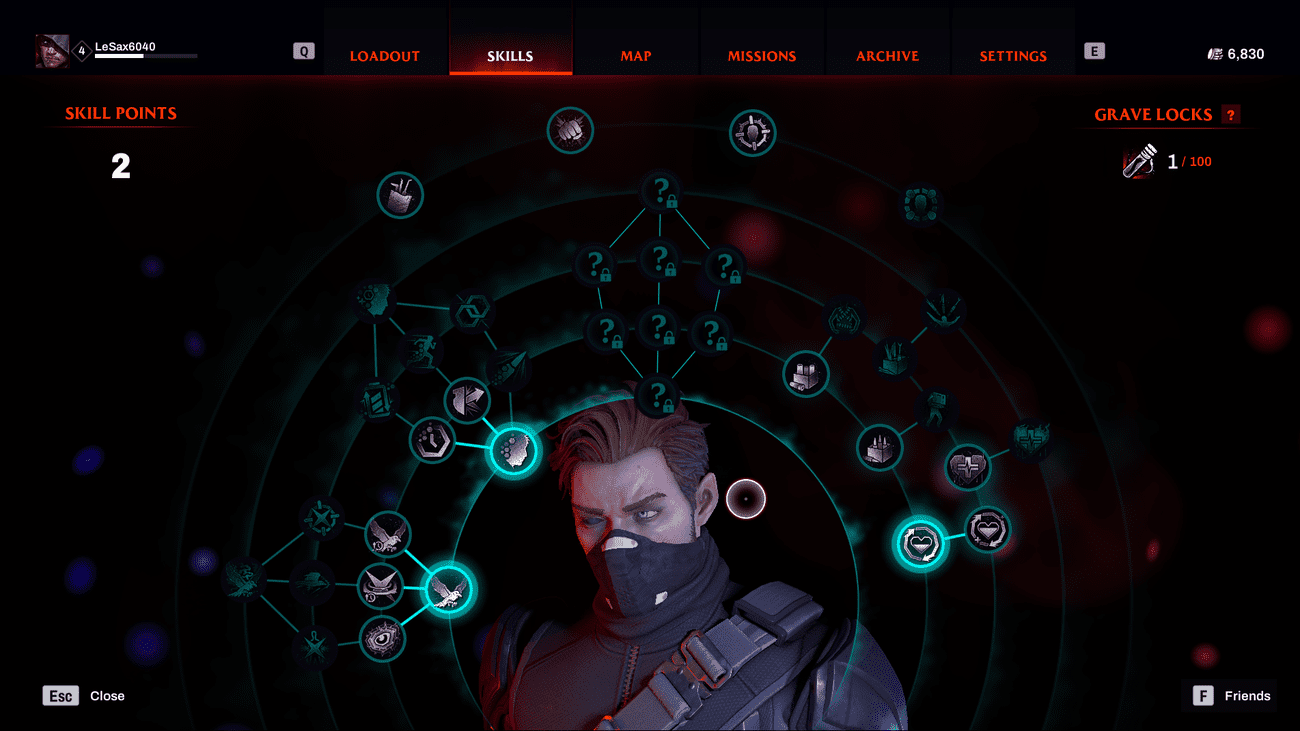Viewport: 1300px width, 731px height.
Task: Select the heart with plus cross skill
Action: 968,468
